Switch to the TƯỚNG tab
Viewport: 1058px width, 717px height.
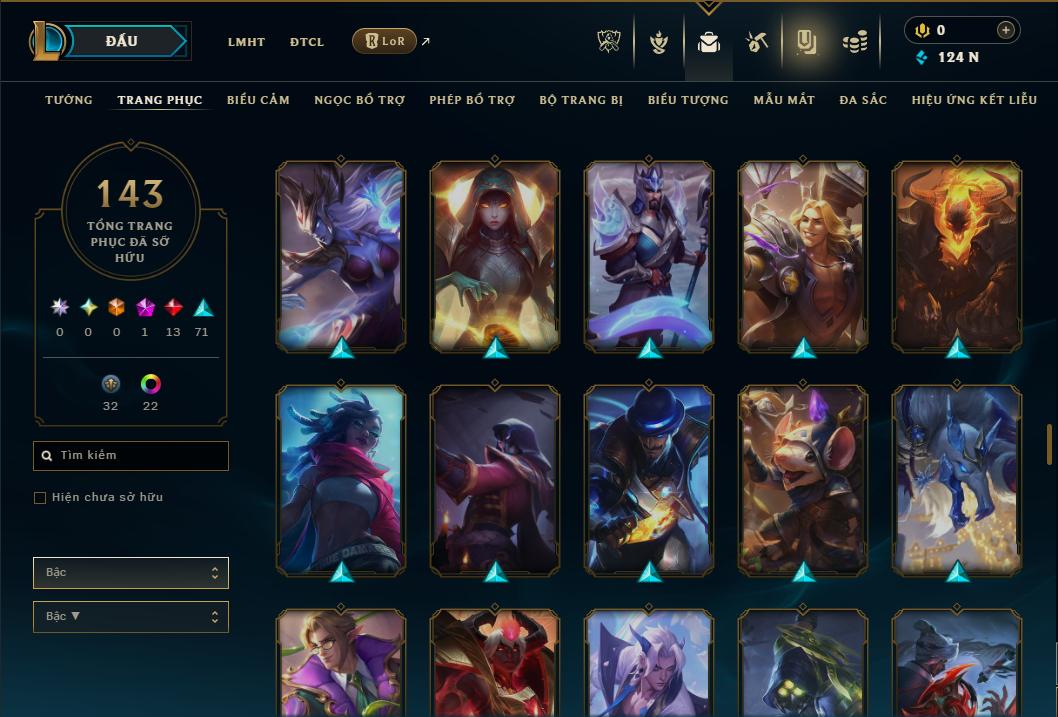point(69,100)
